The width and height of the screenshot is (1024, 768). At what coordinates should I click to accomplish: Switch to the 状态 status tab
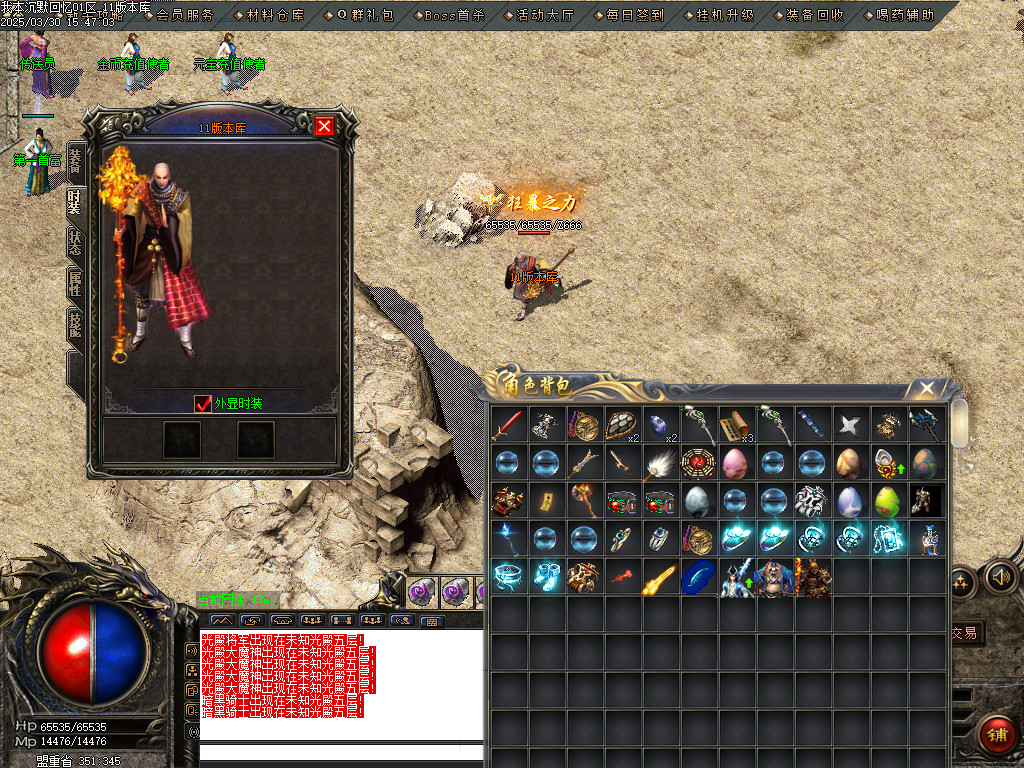click(75, 242)
